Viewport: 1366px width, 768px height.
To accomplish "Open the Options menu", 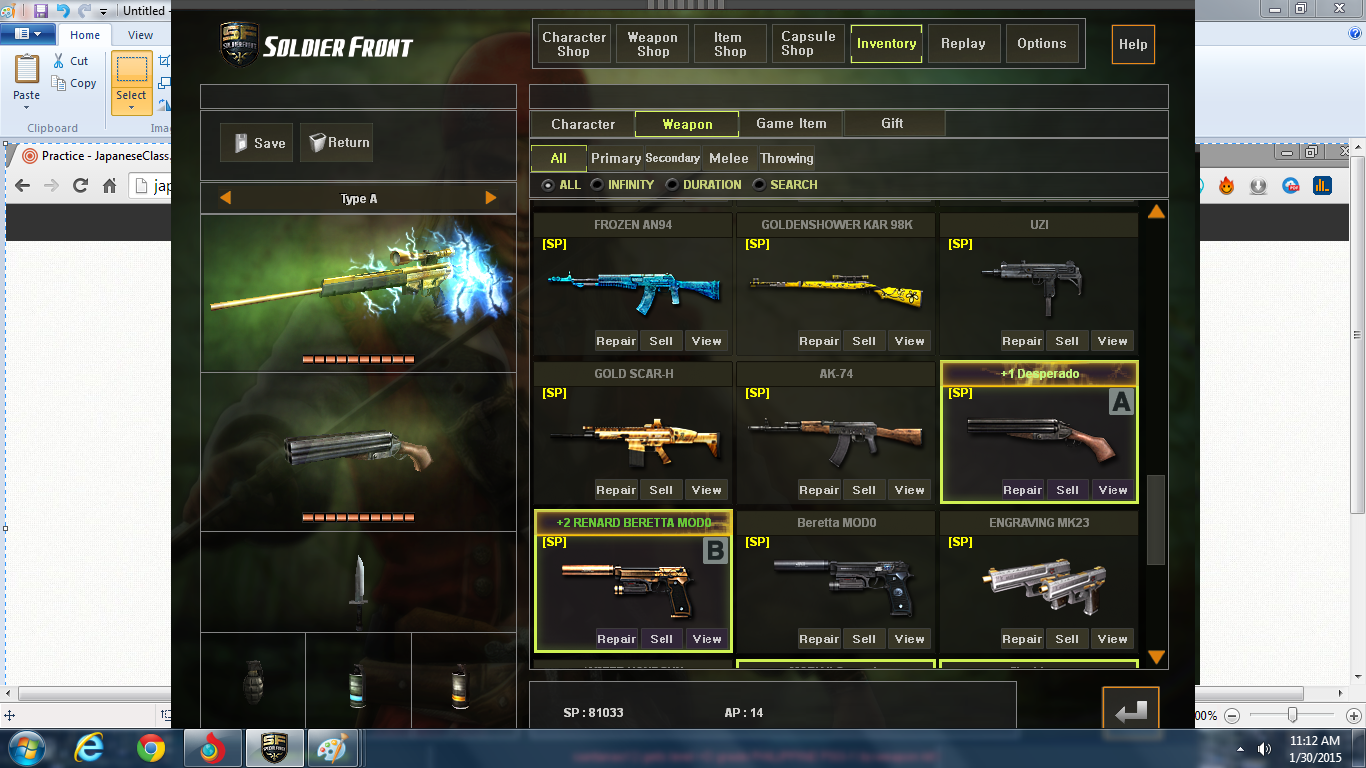I will [1041, 44].
